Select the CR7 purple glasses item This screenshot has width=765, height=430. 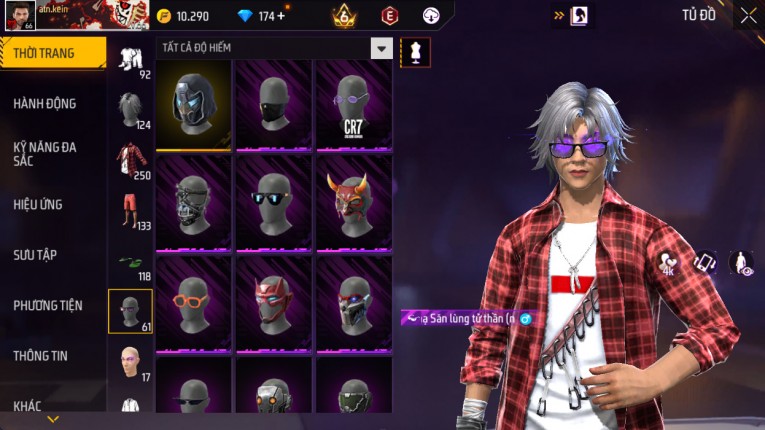pos(353,103)
